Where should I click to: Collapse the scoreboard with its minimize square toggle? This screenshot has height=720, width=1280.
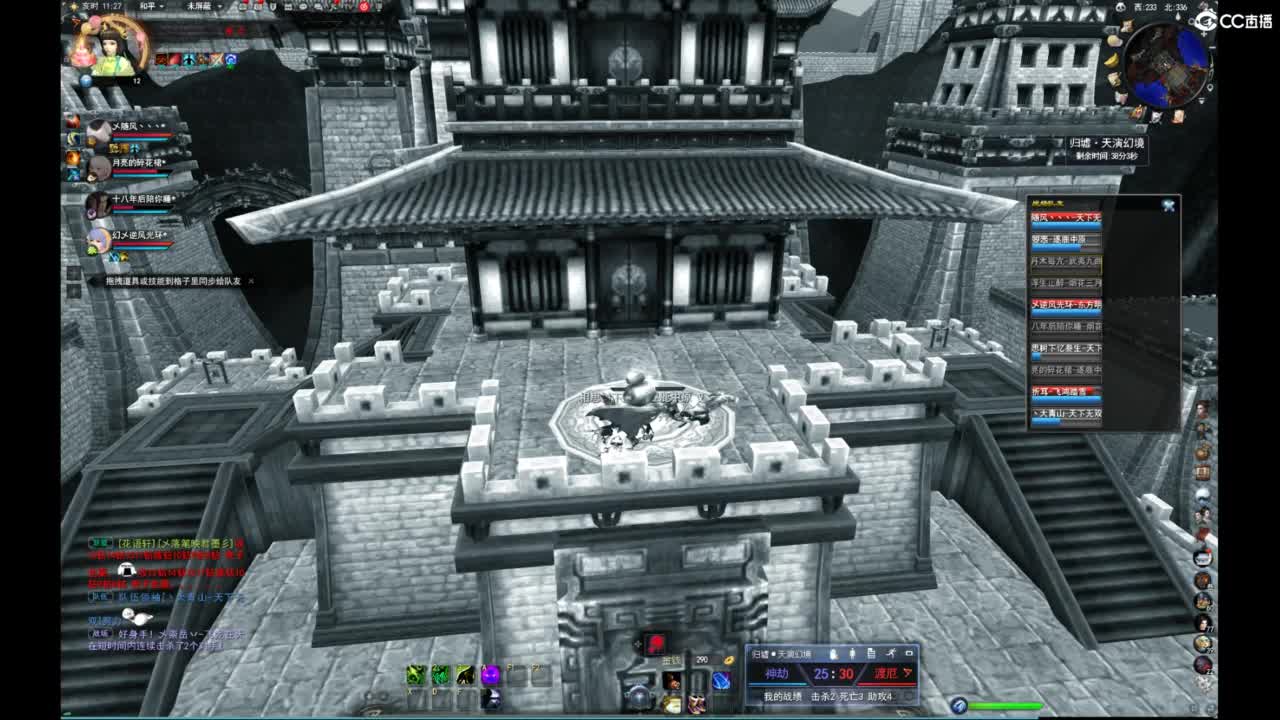click(x=910, y=652)
